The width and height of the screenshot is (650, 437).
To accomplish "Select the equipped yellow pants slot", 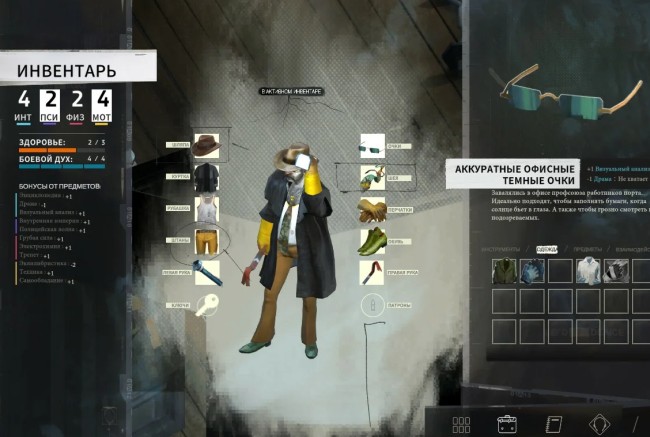I will coord(207,241).
